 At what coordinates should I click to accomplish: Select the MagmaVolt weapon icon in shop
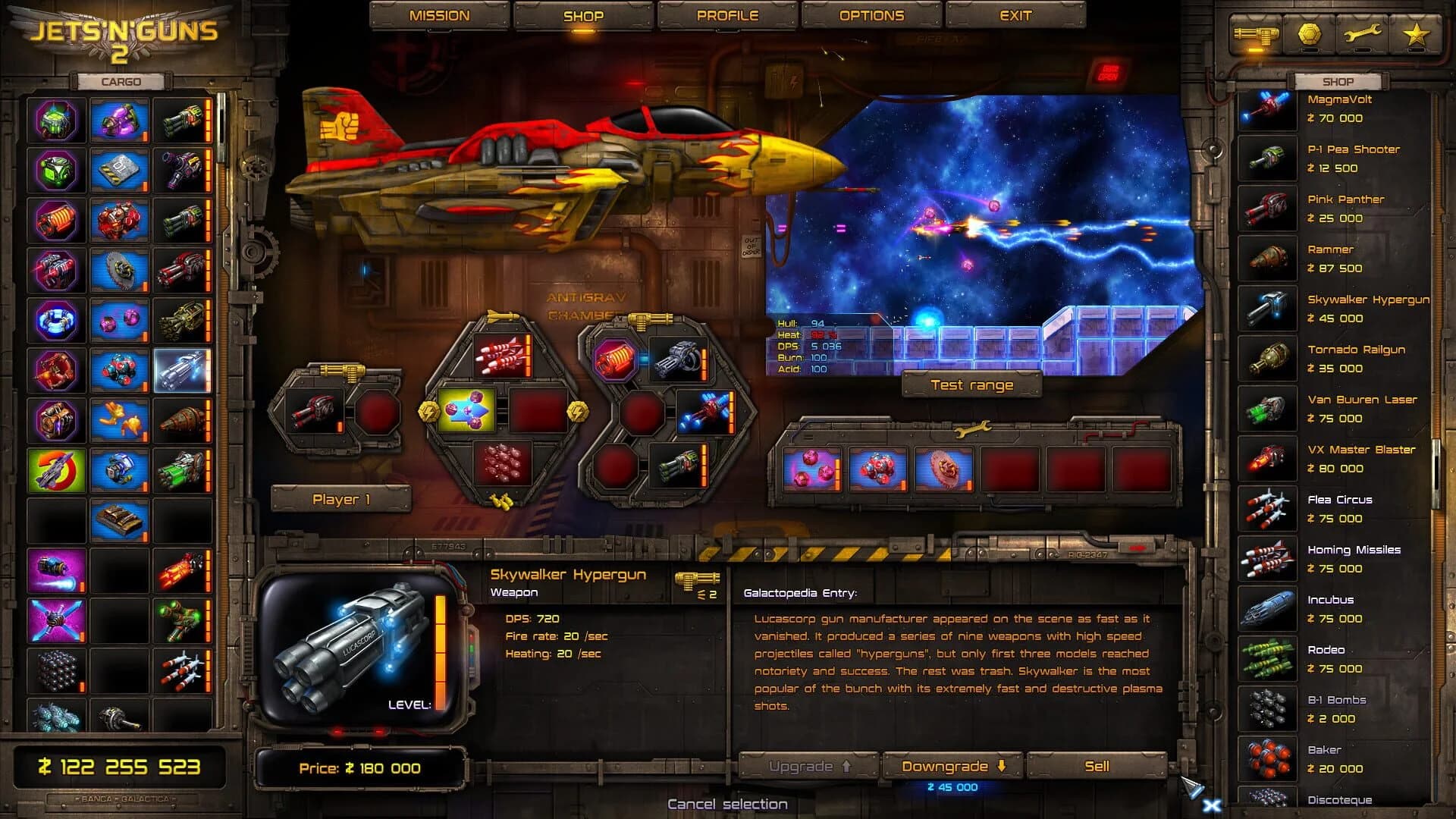click(x=1267, y=108)
